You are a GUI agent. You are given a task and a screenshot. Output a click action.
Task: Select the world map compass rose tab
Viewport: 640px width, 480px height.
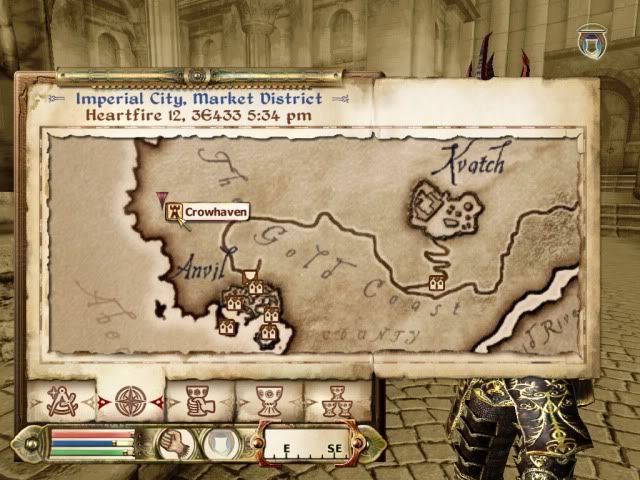click(x=130, y=400)
